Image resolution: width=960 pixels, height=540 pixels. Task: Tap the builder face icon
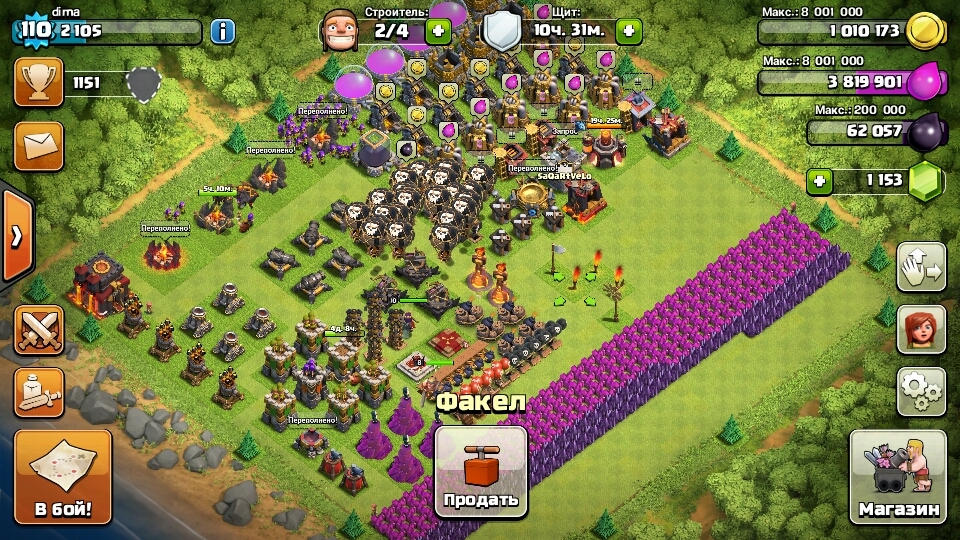tap(340, 31)
